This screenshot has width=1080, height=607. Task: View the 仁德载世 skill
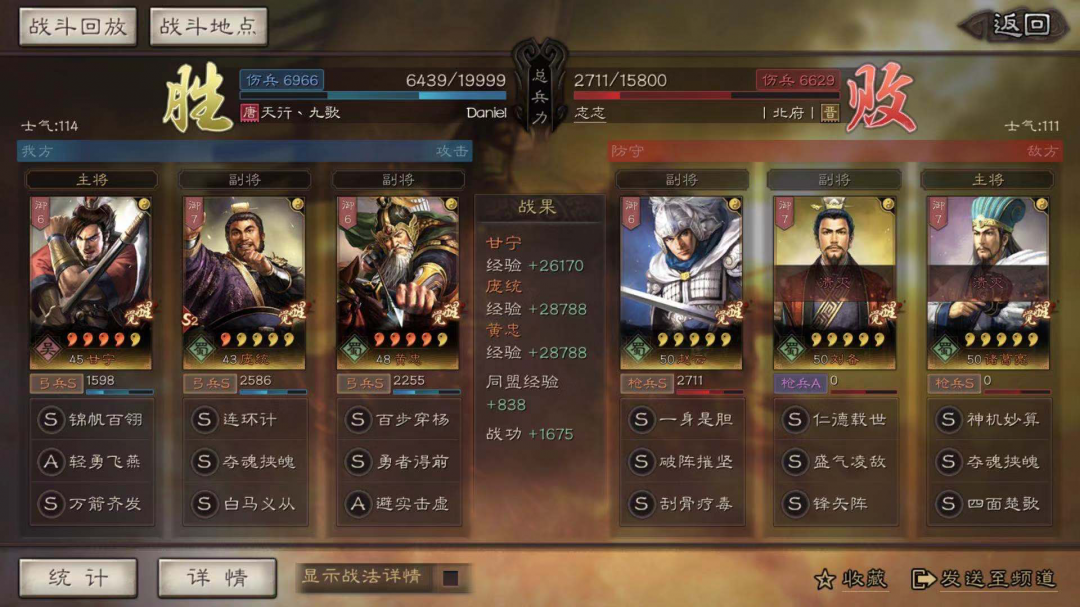[x=834, y=419]
